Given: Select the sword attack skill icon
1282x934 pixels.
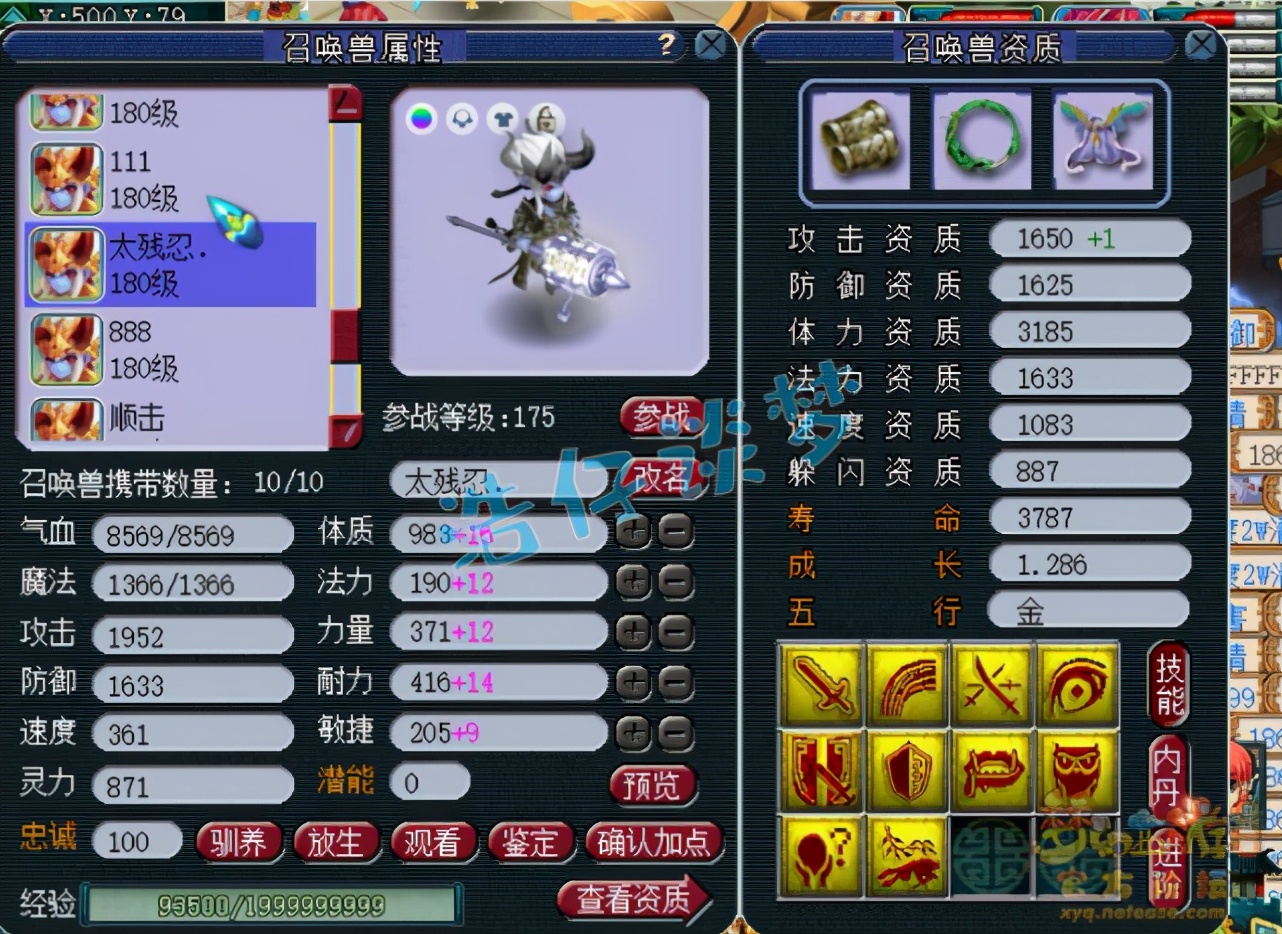Looking at the screenshot, I should [x=822, y=685].
